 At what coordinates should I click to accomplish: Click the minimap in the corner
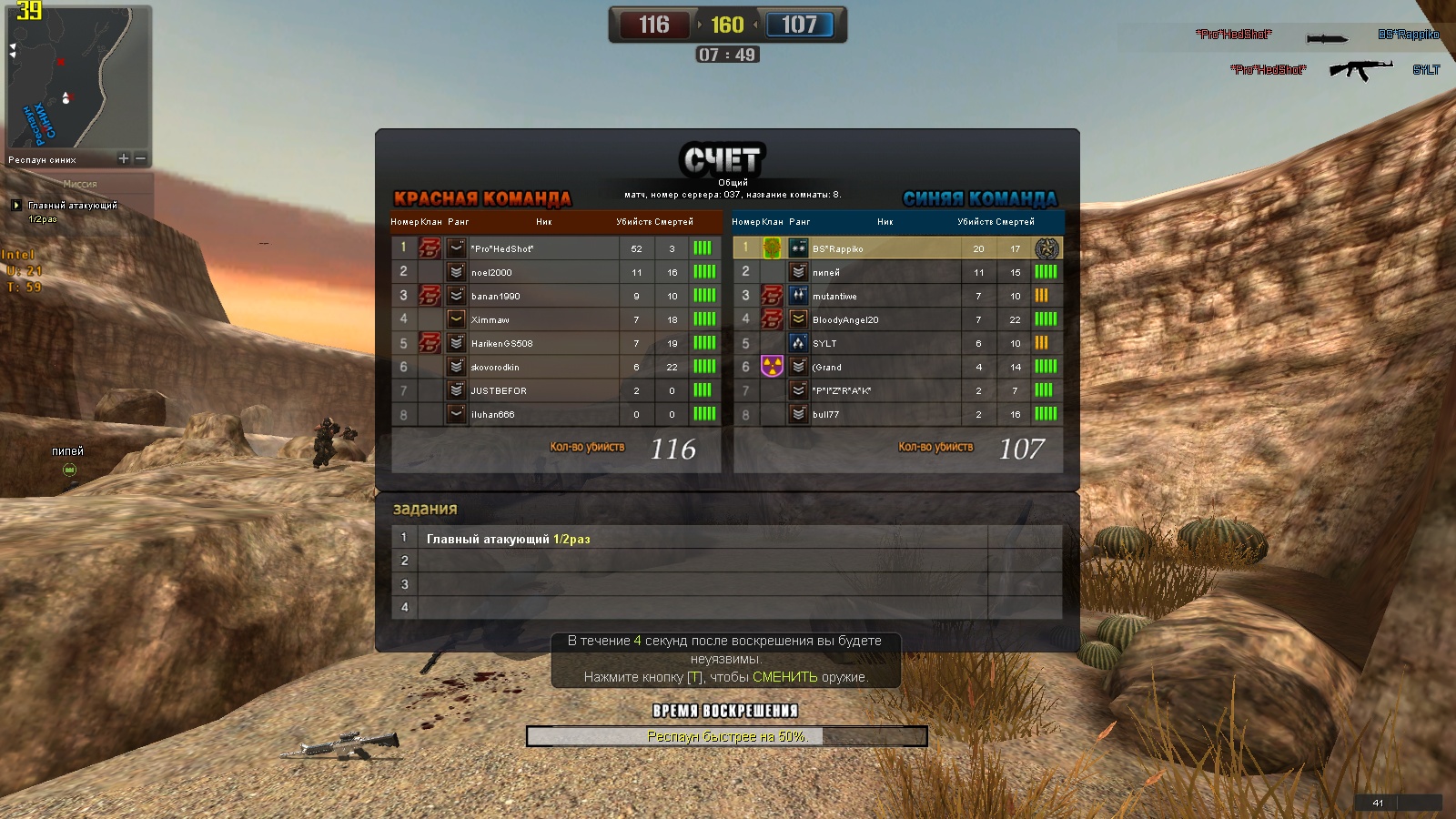(77, 77)
